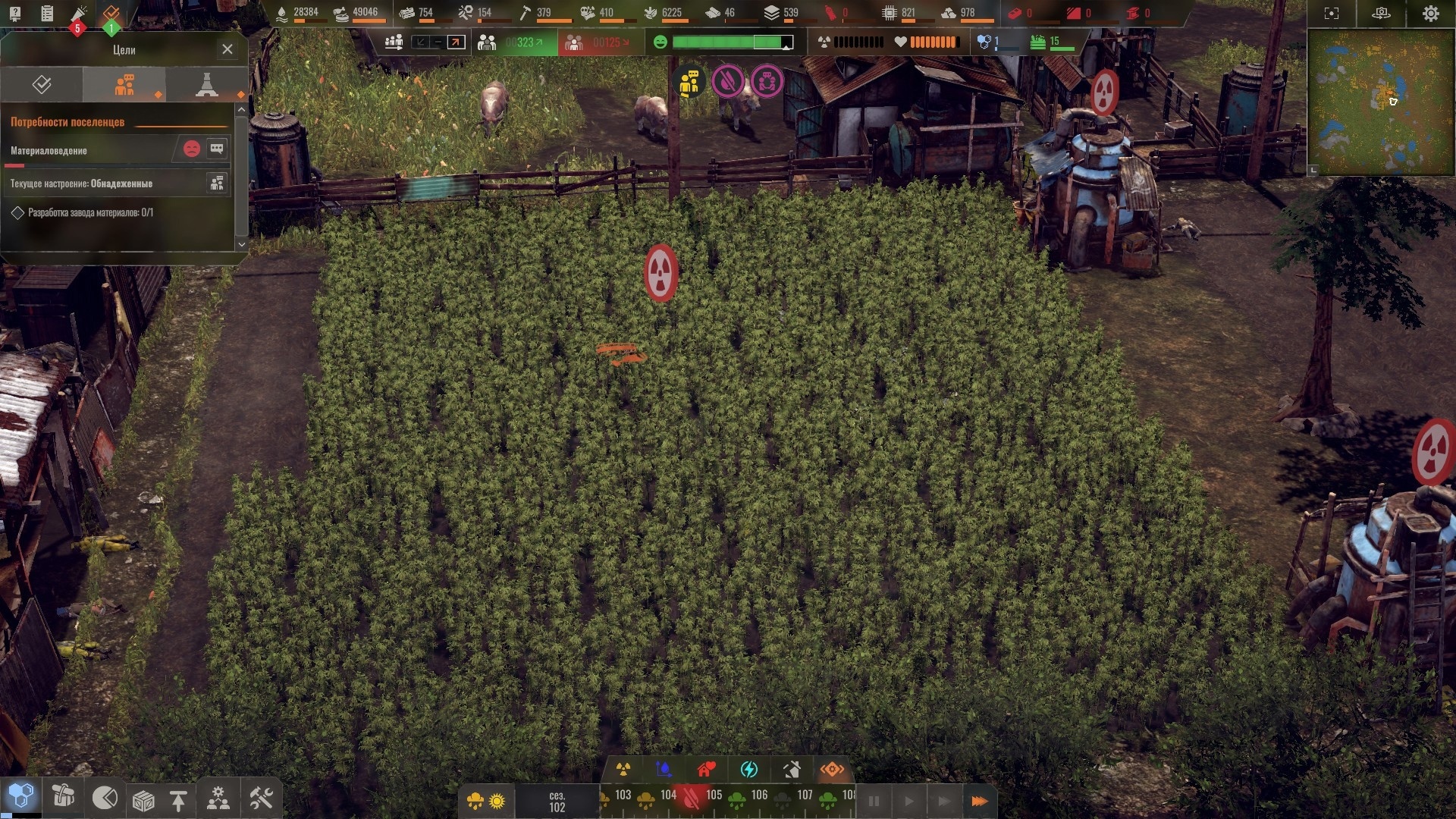The image size is (1456, 819).
Task: Toggle the radiation overlay icon
Action: (623, 770)
